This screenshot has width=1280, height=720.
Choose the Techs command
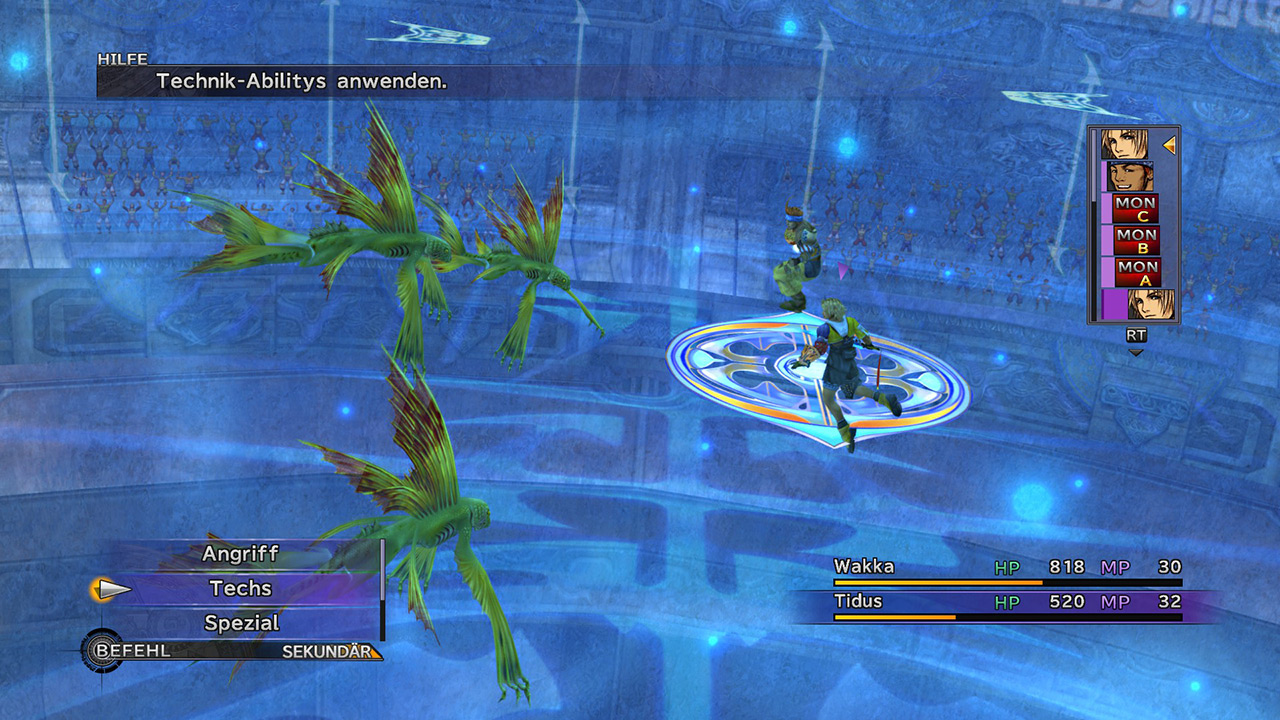[x=241, y=589]
